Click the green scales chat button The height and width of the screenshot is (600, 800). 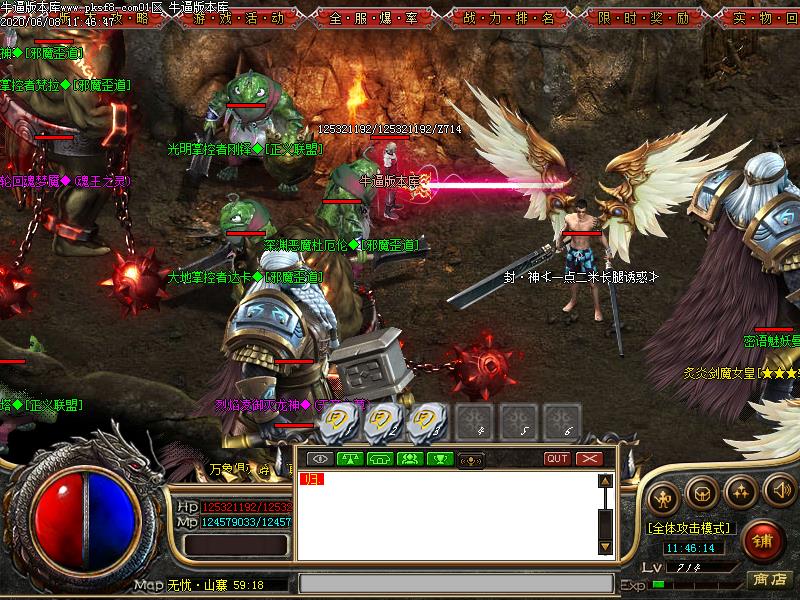coord(350,459)
